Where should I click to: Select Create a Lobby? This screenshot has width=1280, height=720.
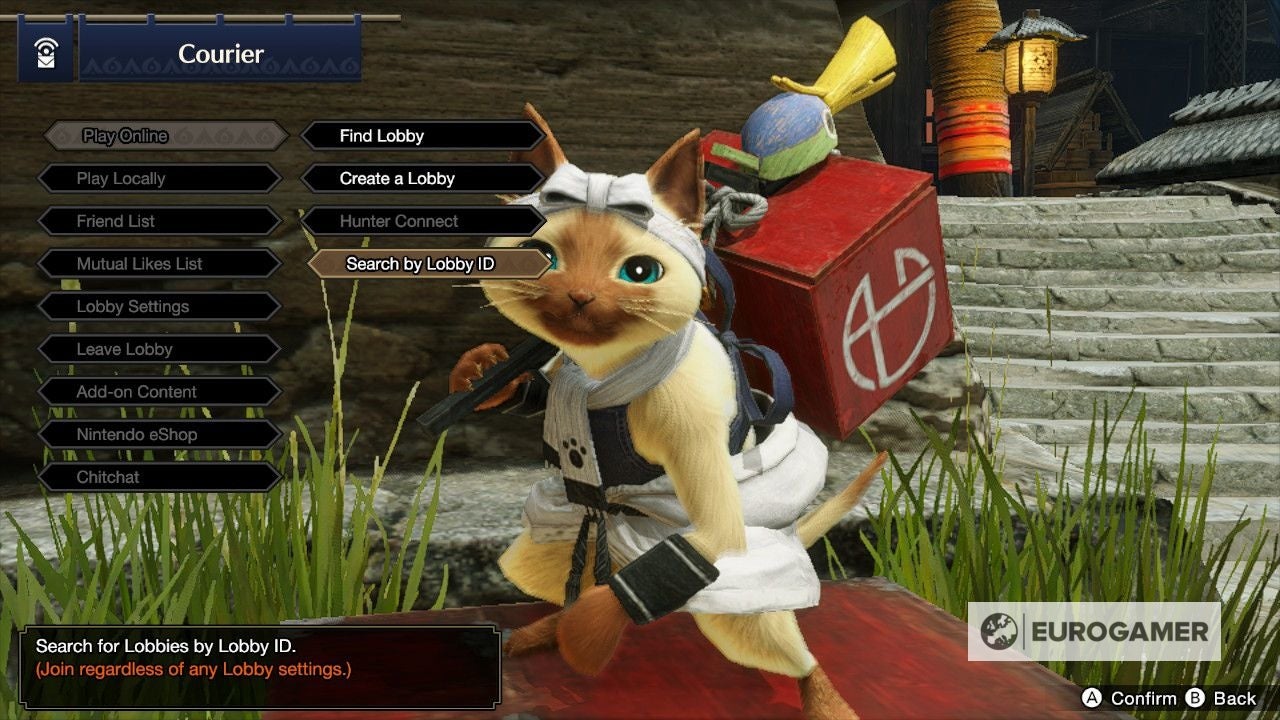[422, 179]
